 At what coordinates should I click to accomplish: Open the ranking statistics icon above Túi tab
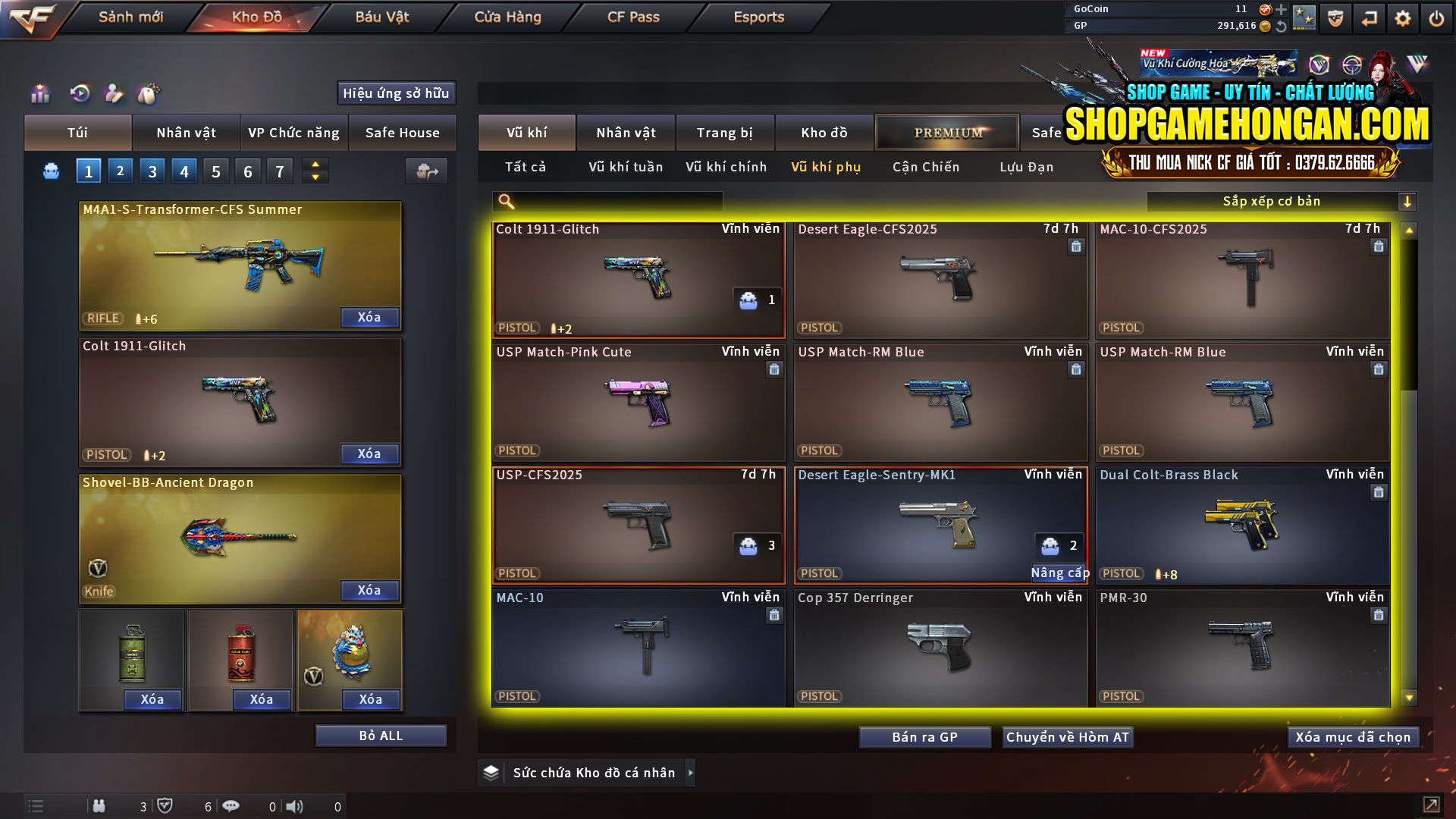tap(39, 93)
